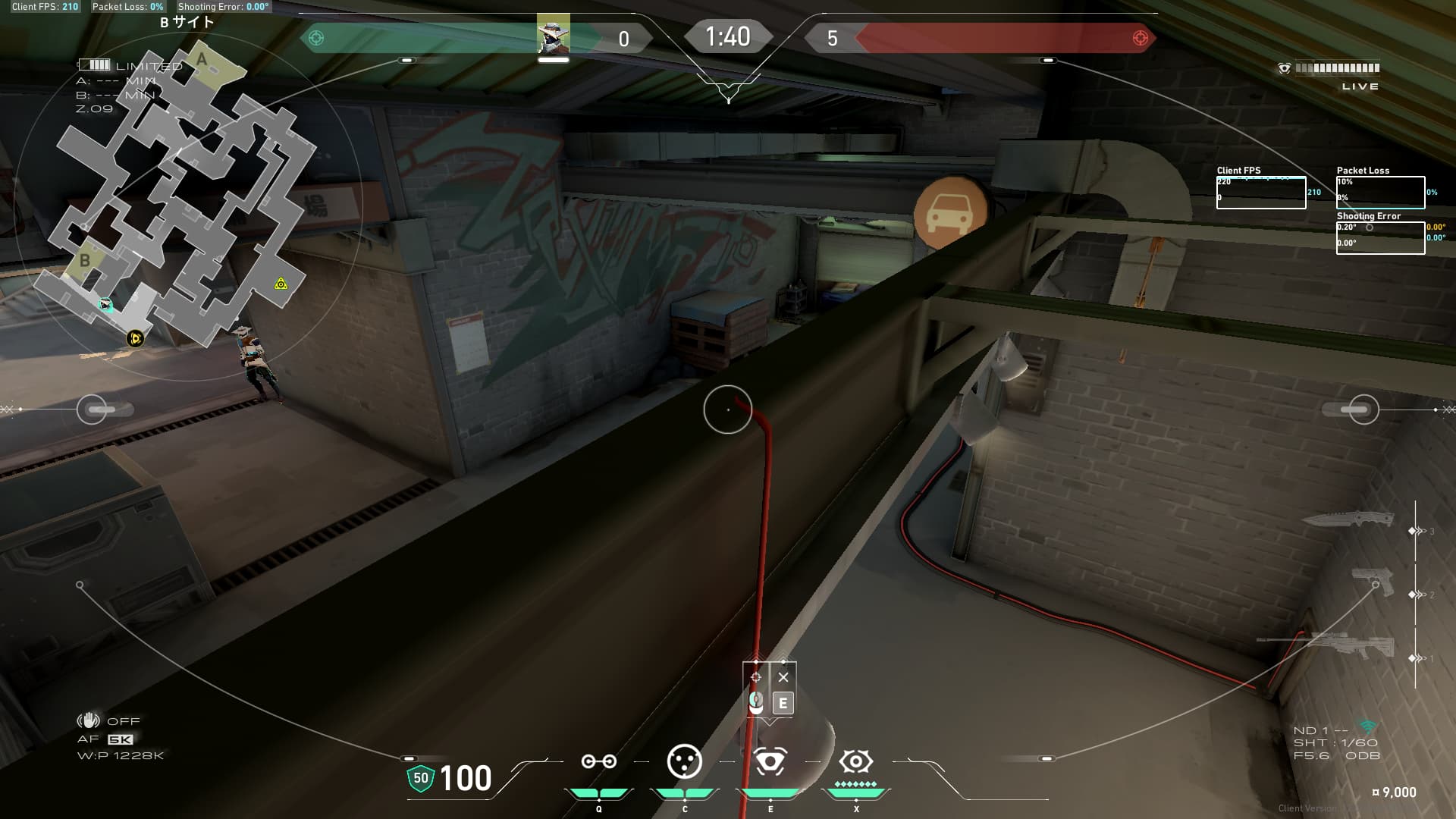Select the knife in the weapon list
The height and width of the screenshot is (819, 1456).
click(x=1348, y=519)
